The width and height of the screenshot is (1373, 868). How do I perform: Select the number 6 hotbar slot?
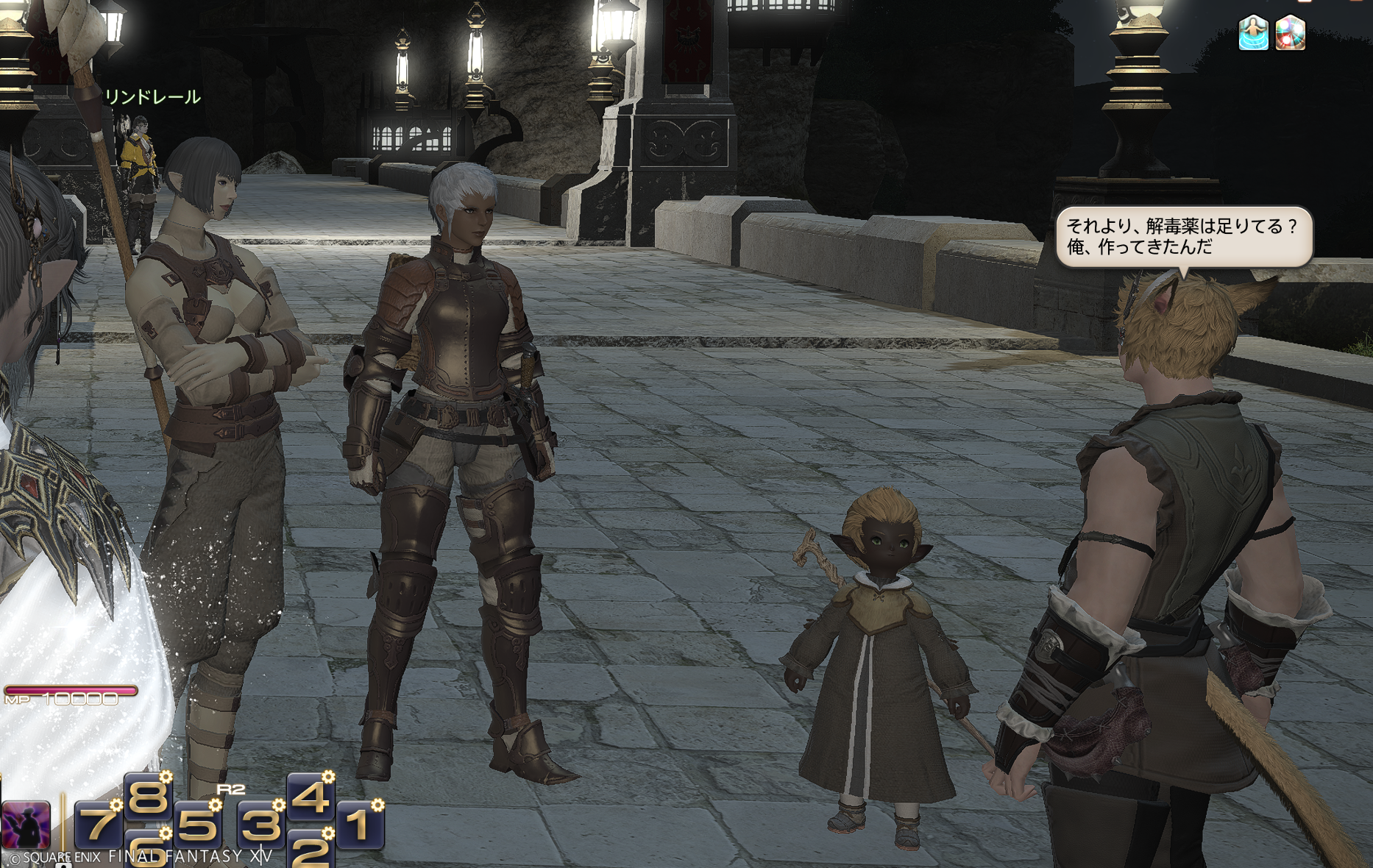[148, 851]
